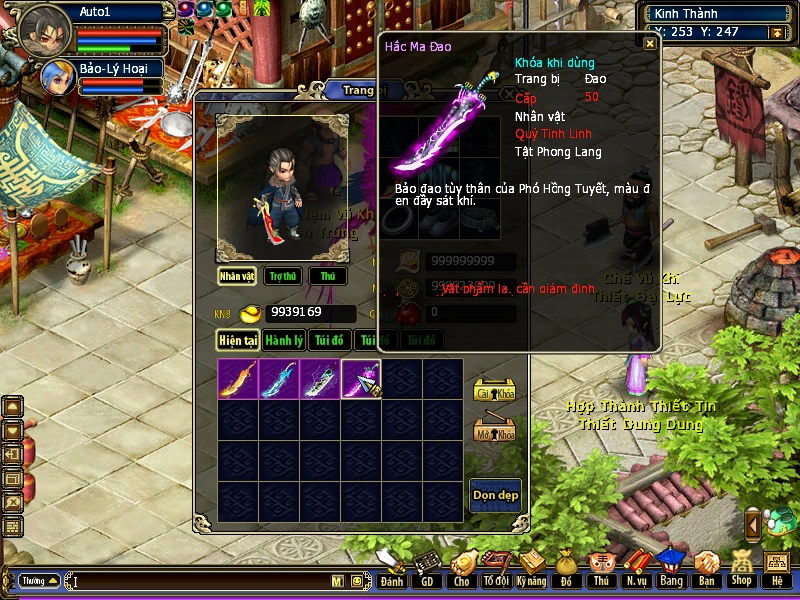This screenshot has width=800, height=600.
Task: Open the Kỹ năng skills menu
Action: click(532, 566)
